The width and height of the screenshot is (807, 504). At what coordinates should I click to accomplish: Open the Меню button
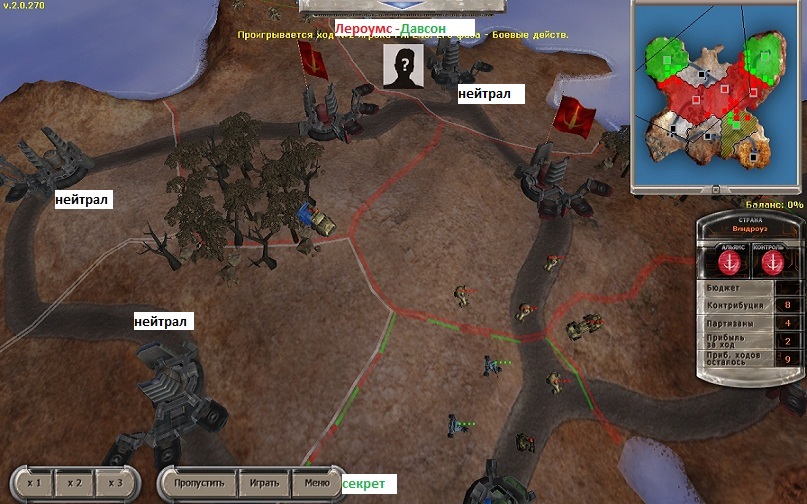pos(316,483)
